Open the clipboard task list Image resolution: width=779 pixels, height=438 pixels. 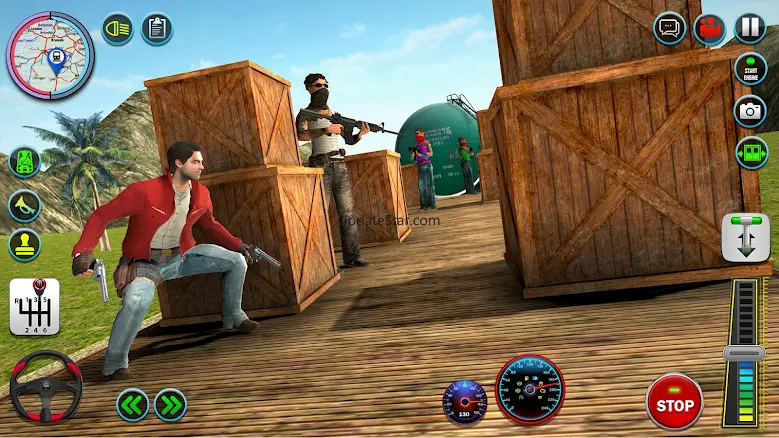[156, 28]
